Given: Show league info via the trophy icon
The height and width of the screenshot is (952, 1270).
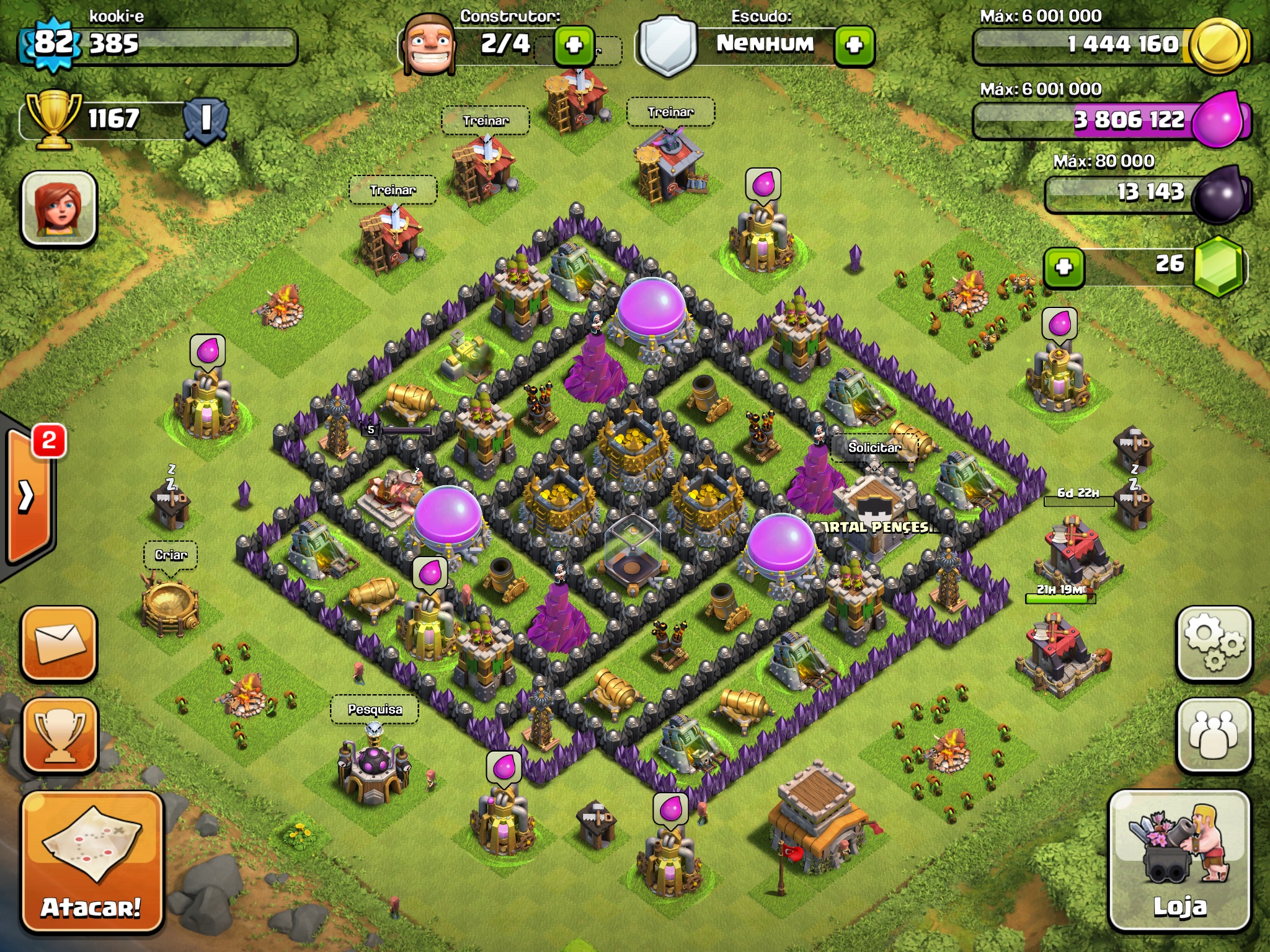Looking at the screenshot, I should click(x=53, y=119).
